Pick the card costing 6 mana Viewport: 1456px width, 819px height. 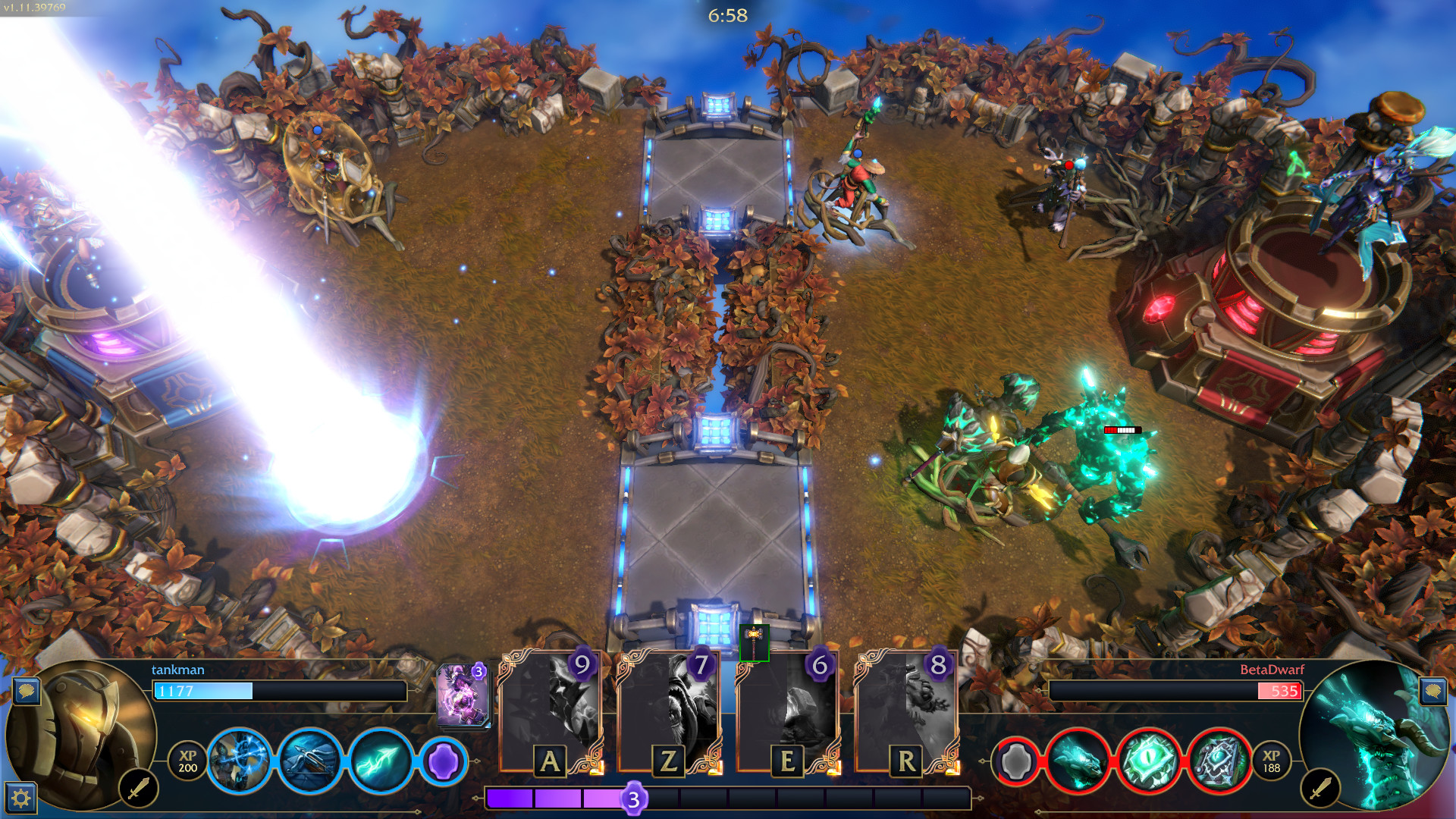[787, 712]
